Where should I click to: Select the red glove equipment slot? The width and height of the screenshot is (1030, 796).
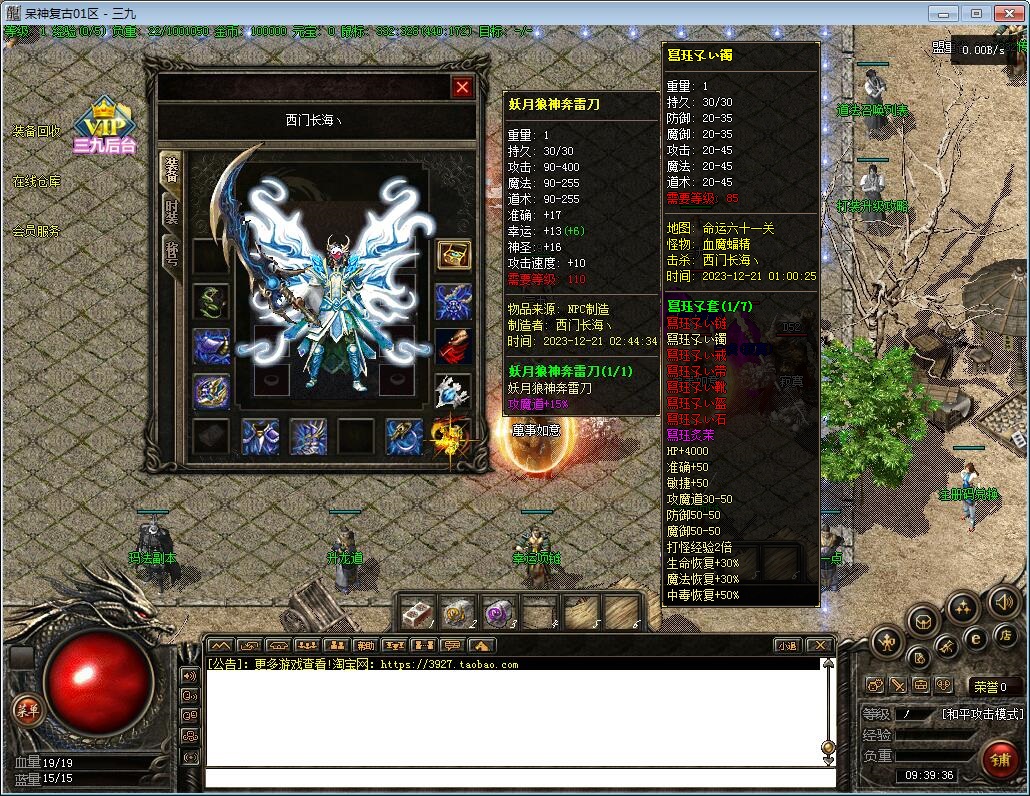tap(453, 346)
